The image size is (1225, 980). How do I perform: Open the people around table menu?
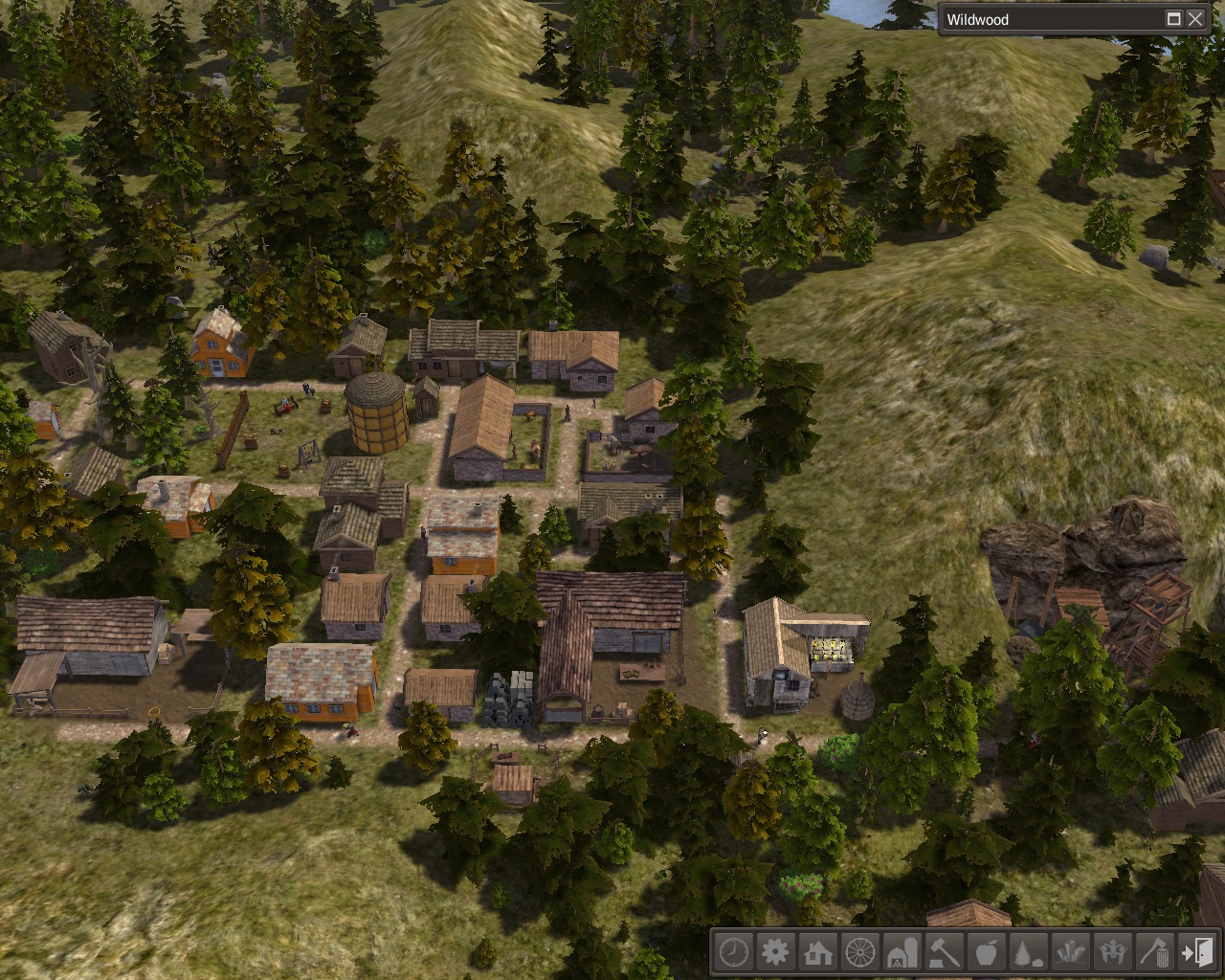click(x=1112, y=952)
